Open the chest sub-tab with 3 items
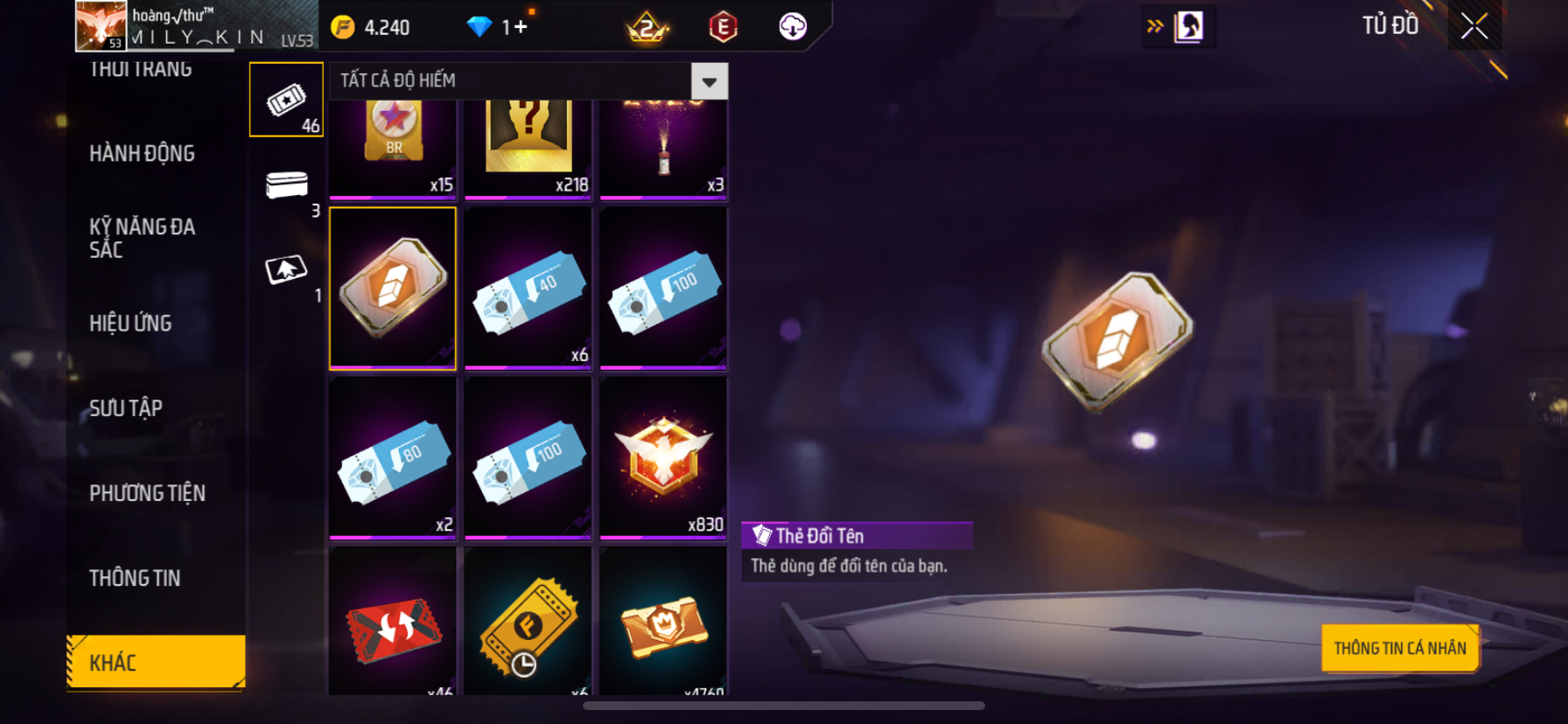Image resolution: width=1568 pixels, height=724 pixels. coord(286,185)
